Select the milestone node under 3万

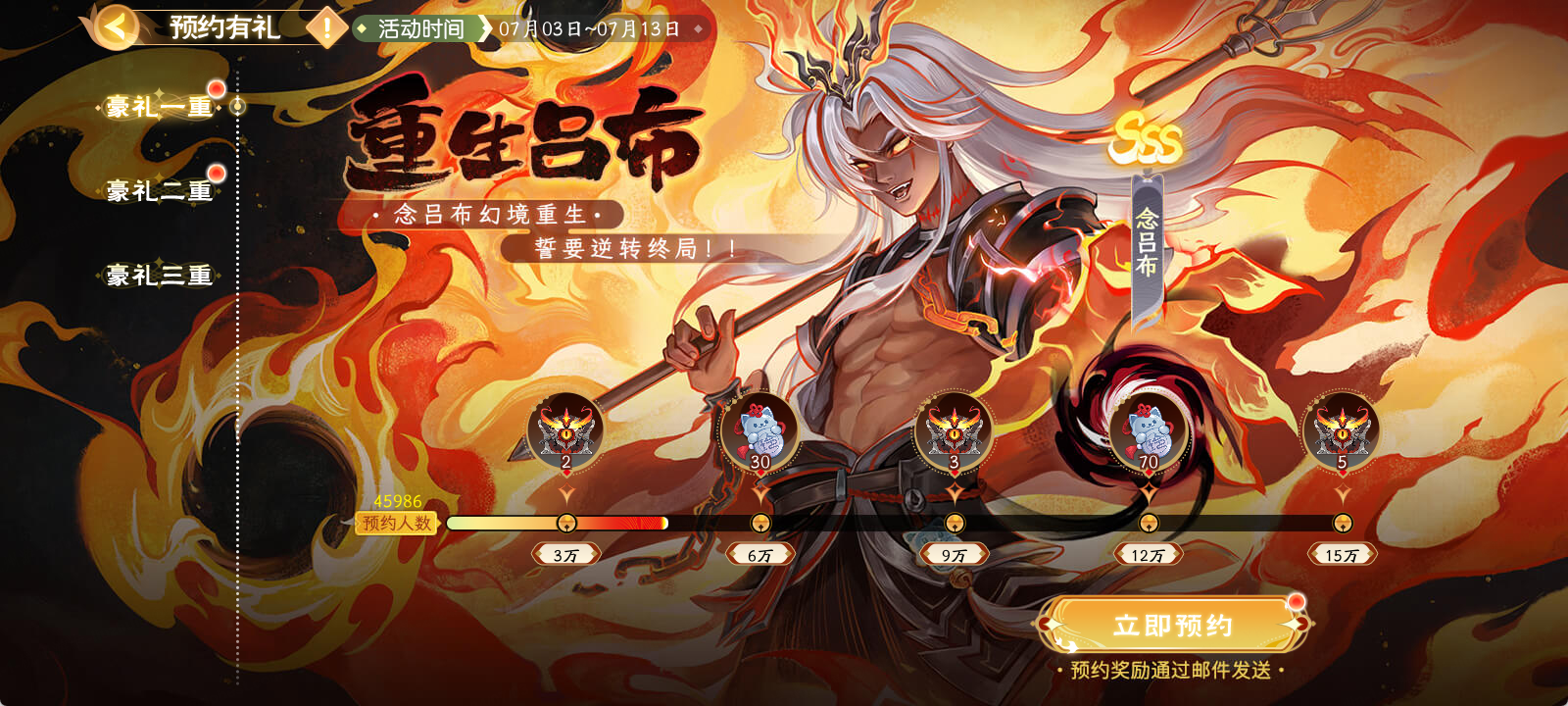coord(568,522)
